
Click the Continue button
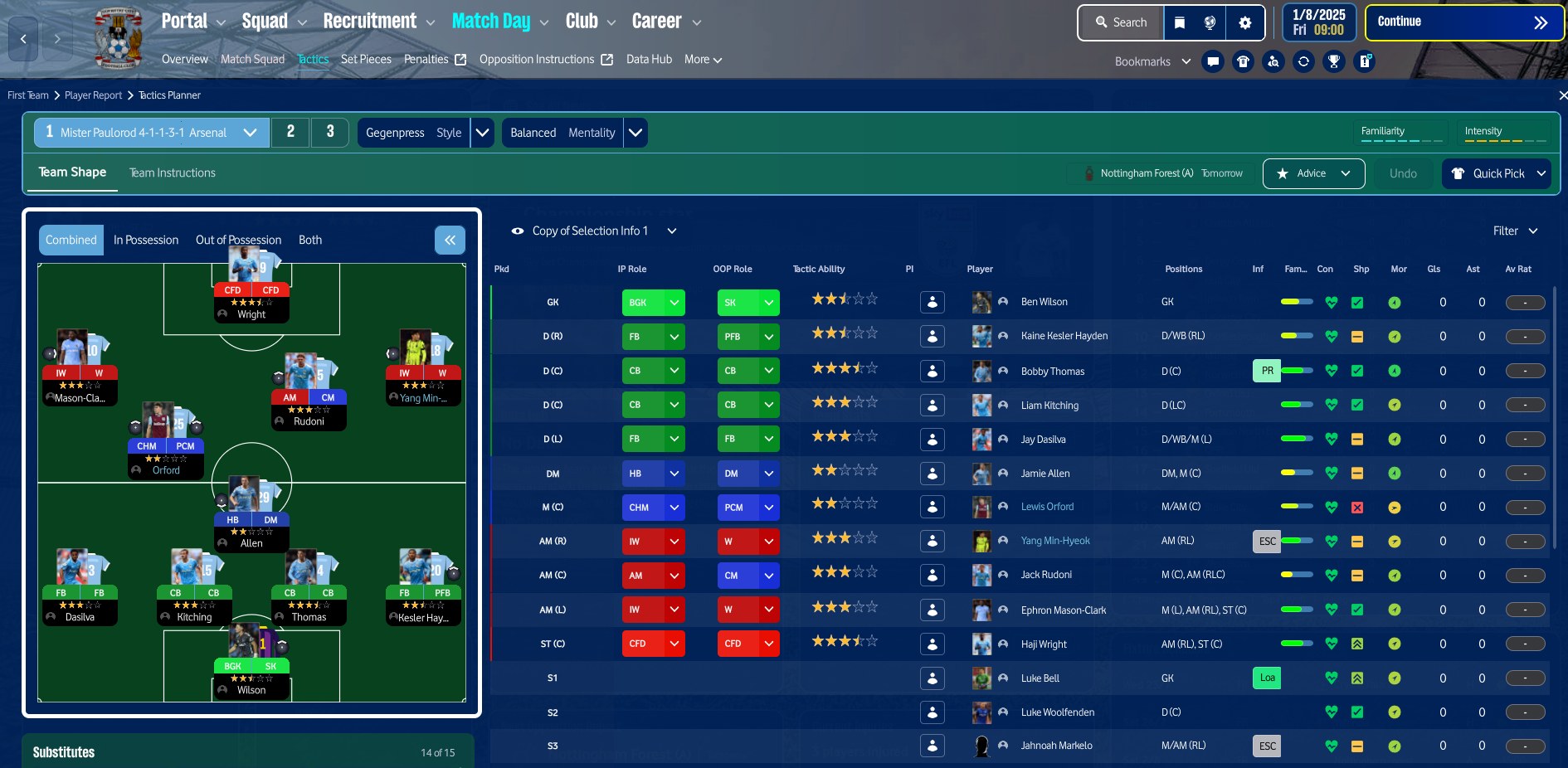1463,22
